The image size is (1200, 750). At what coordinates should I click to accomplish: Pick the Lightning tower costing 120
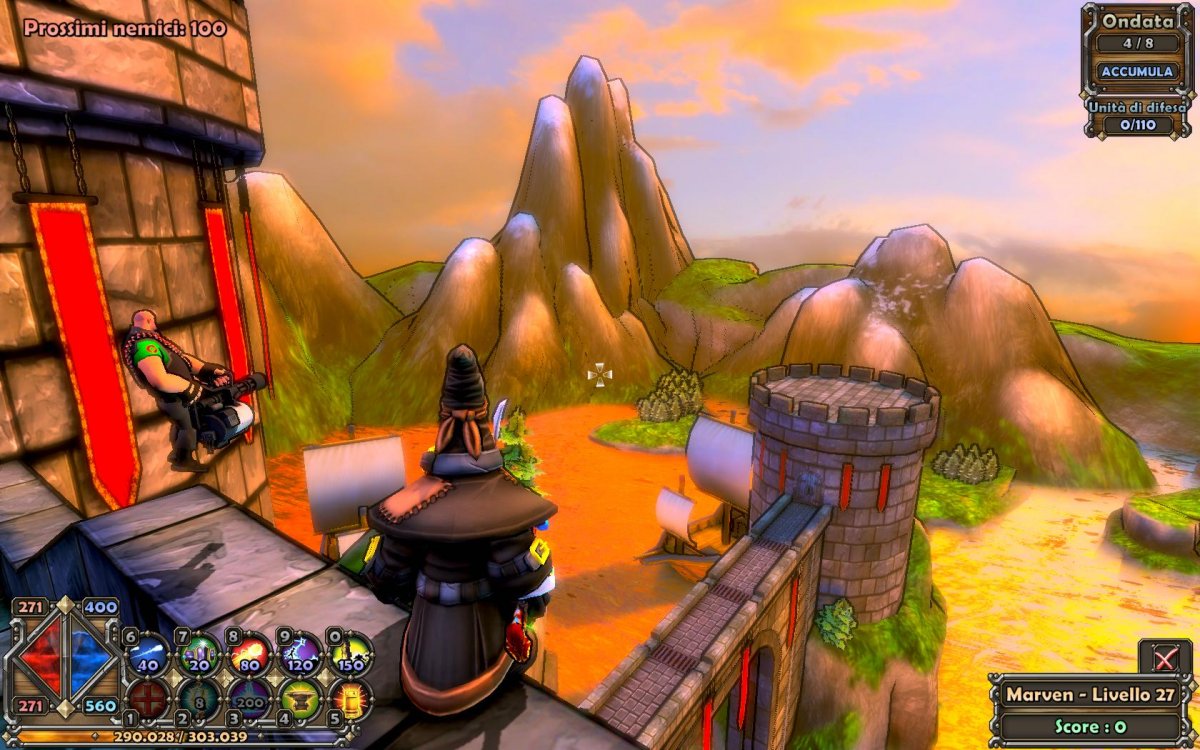[x=300, y=655]
